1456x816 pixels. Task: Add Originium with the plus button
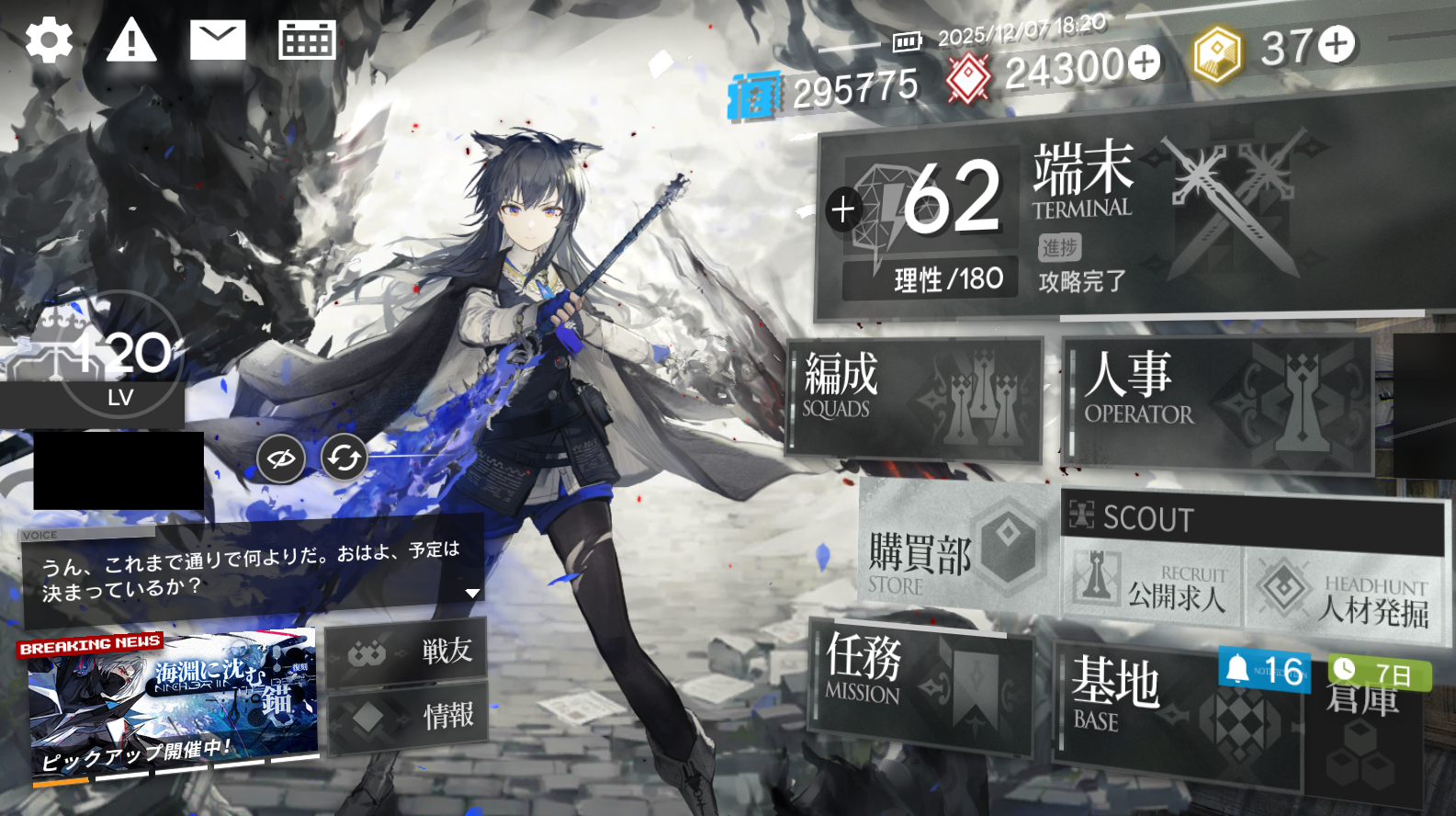pos(1145,62)
